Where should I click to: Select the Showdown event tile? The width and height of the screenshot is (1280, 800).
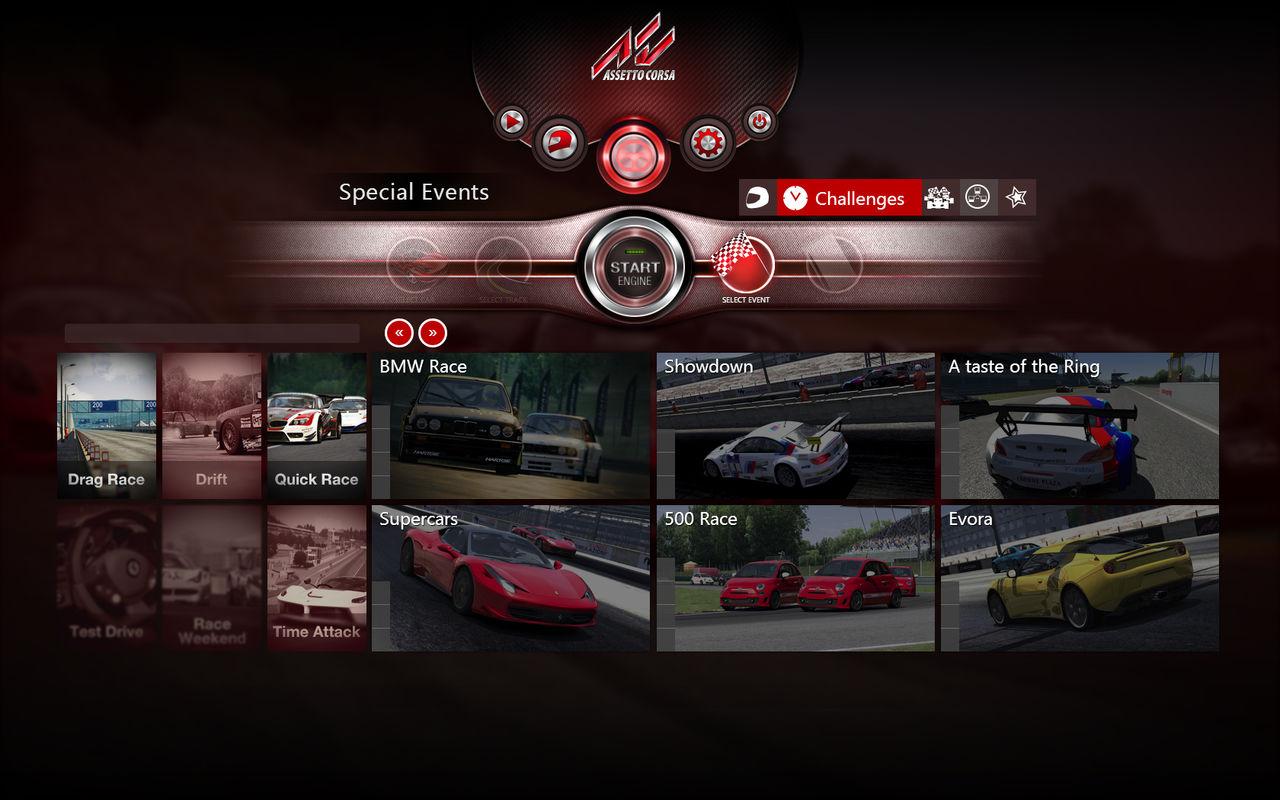[796, 426]
